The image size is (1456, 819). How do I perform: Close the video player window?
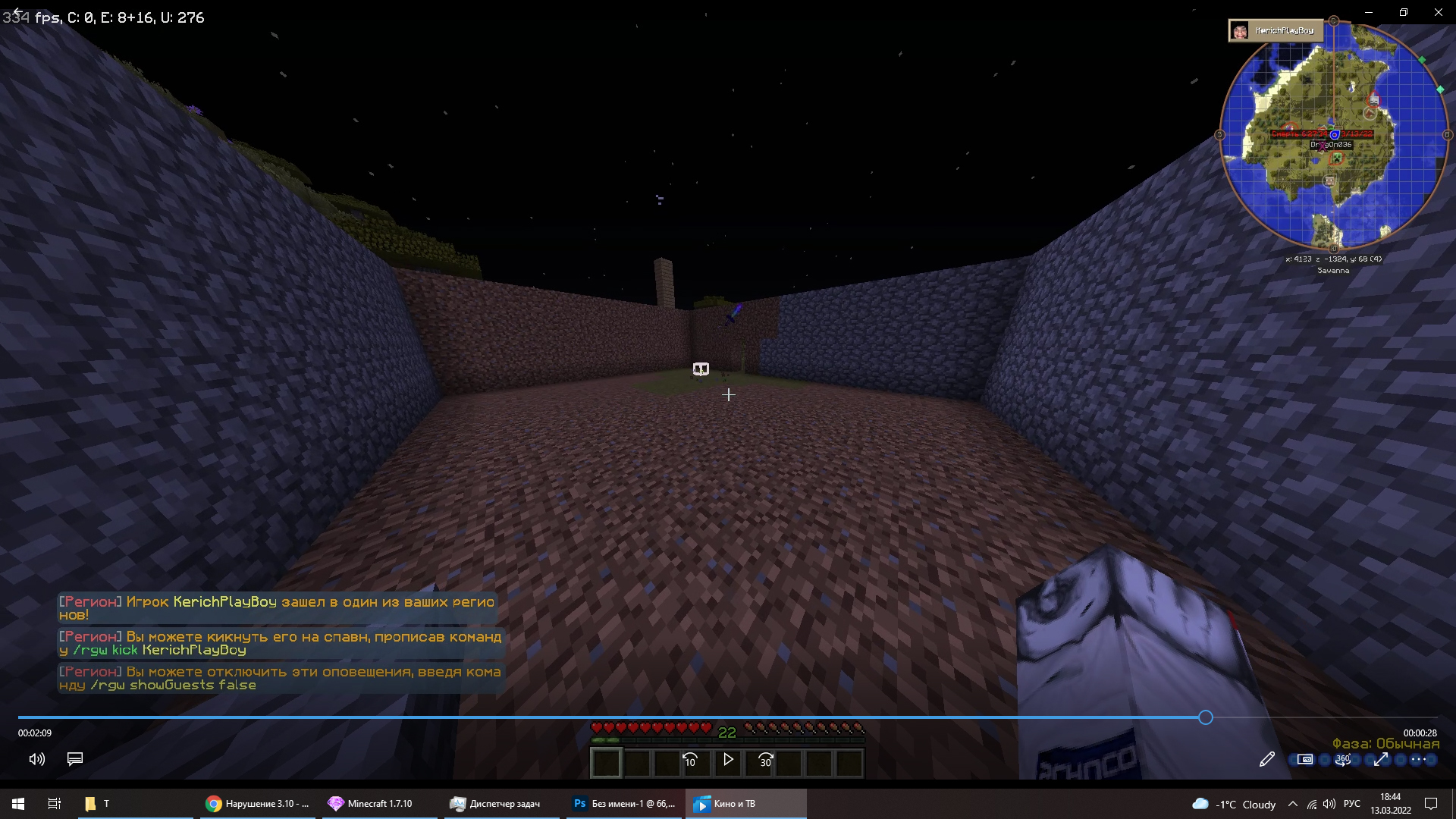(1438, 12)
